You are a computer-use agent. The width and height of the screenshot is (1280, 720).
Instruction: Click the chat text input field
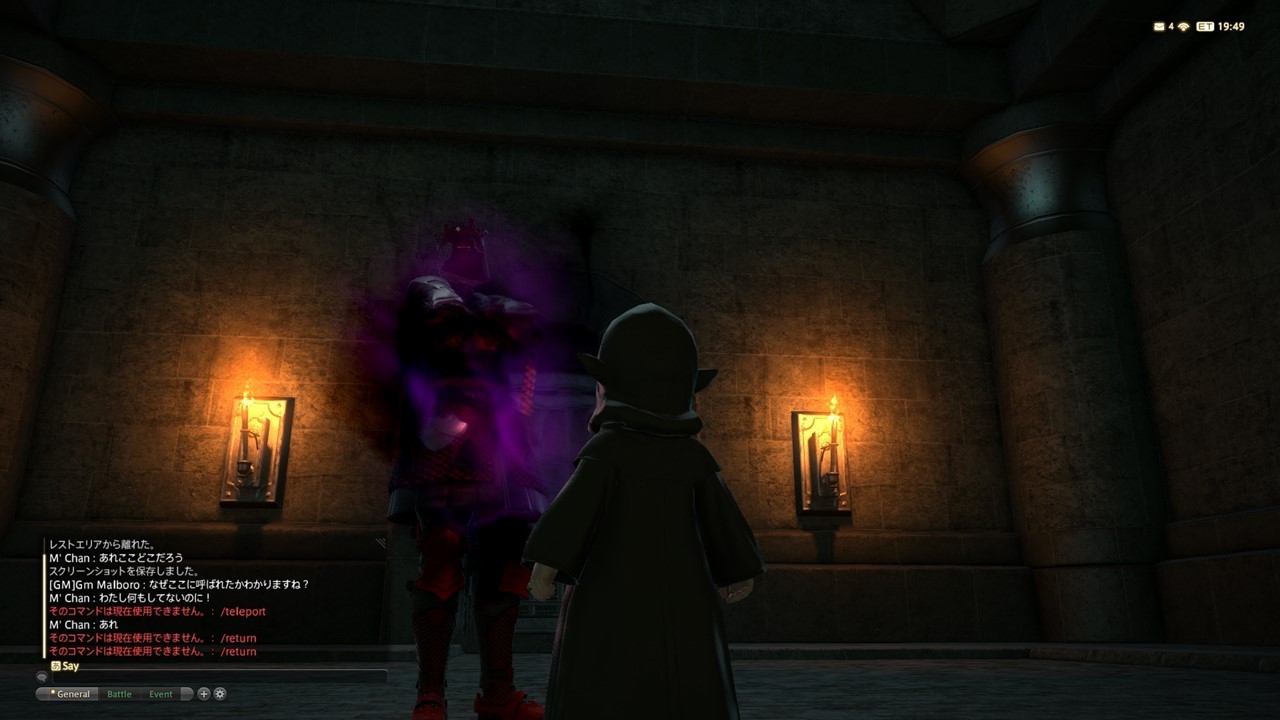pyautogui.click(x=215, y=678)
